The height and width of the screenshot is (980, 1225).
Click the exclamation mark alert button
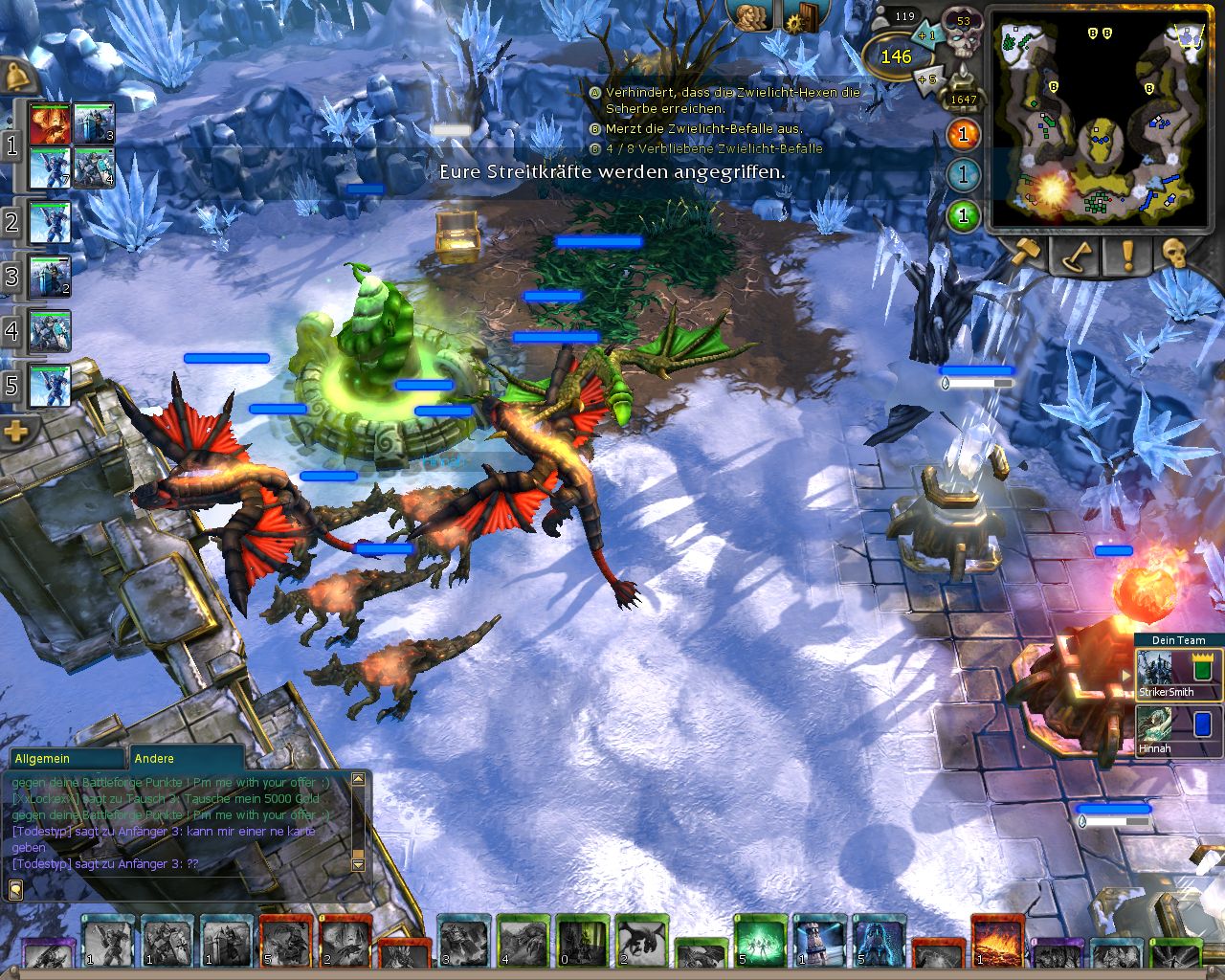point(1126,255)
